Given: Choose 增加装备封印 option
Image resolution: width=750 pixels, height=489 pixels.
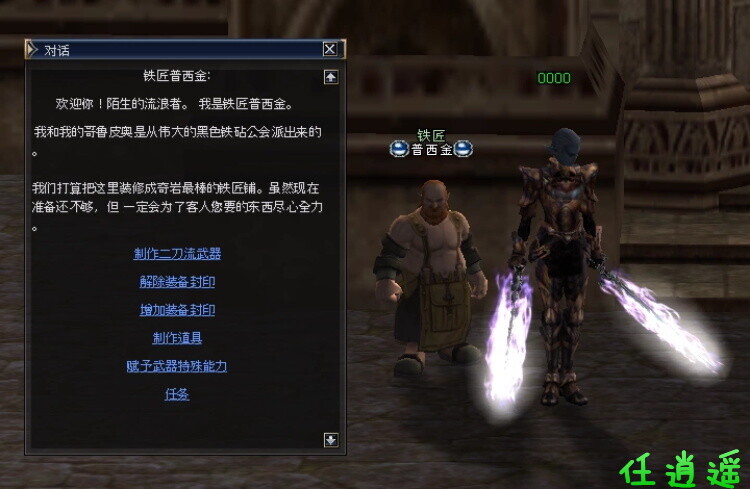Looking at the screenshot, I should click(177, 310).
